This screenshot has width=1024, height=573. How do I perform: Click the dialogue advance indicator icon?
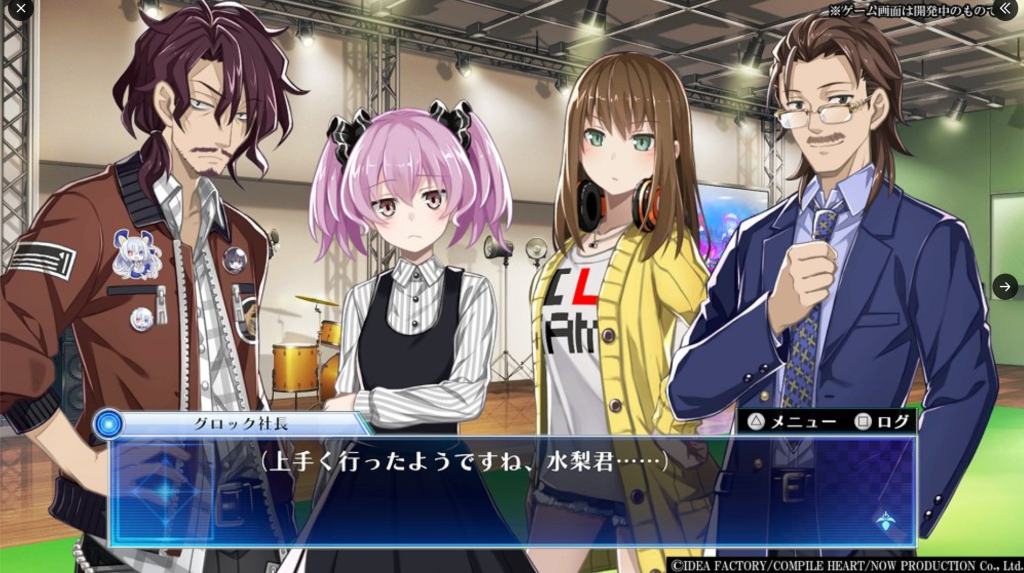pyautogui.click(x=884, y=520)
